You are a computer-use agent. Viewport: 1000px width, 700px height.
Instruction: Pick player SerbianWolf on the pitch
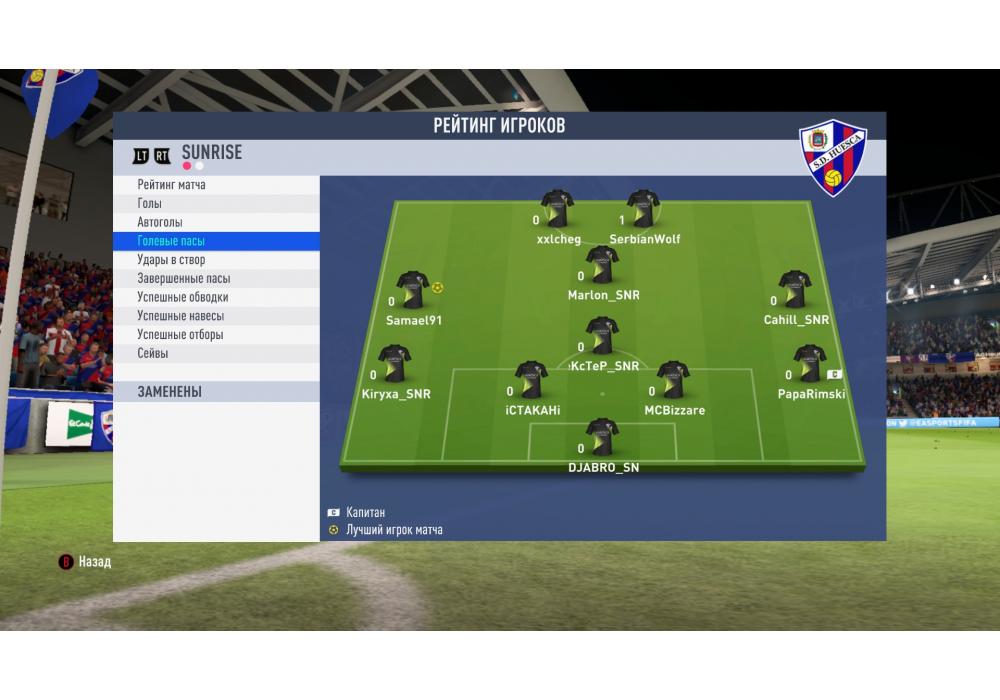(643, 210)
